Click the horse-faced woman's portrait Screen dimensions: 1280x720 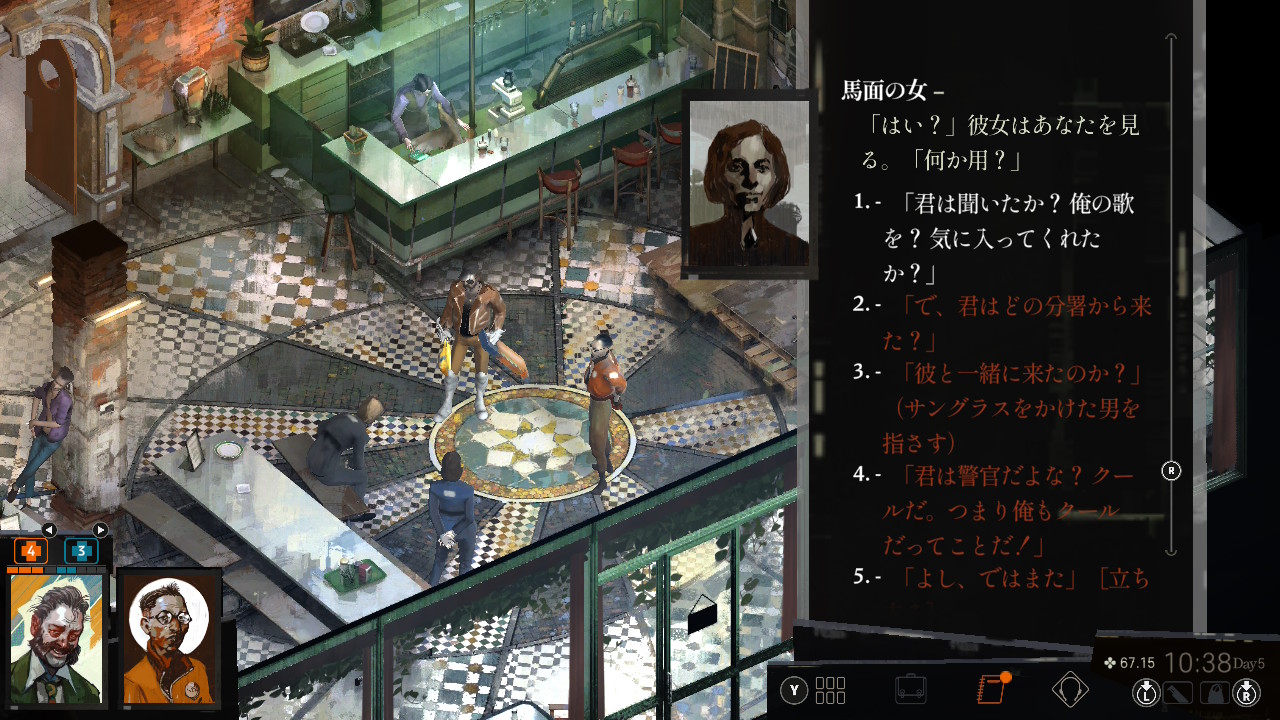click(749, 186)
